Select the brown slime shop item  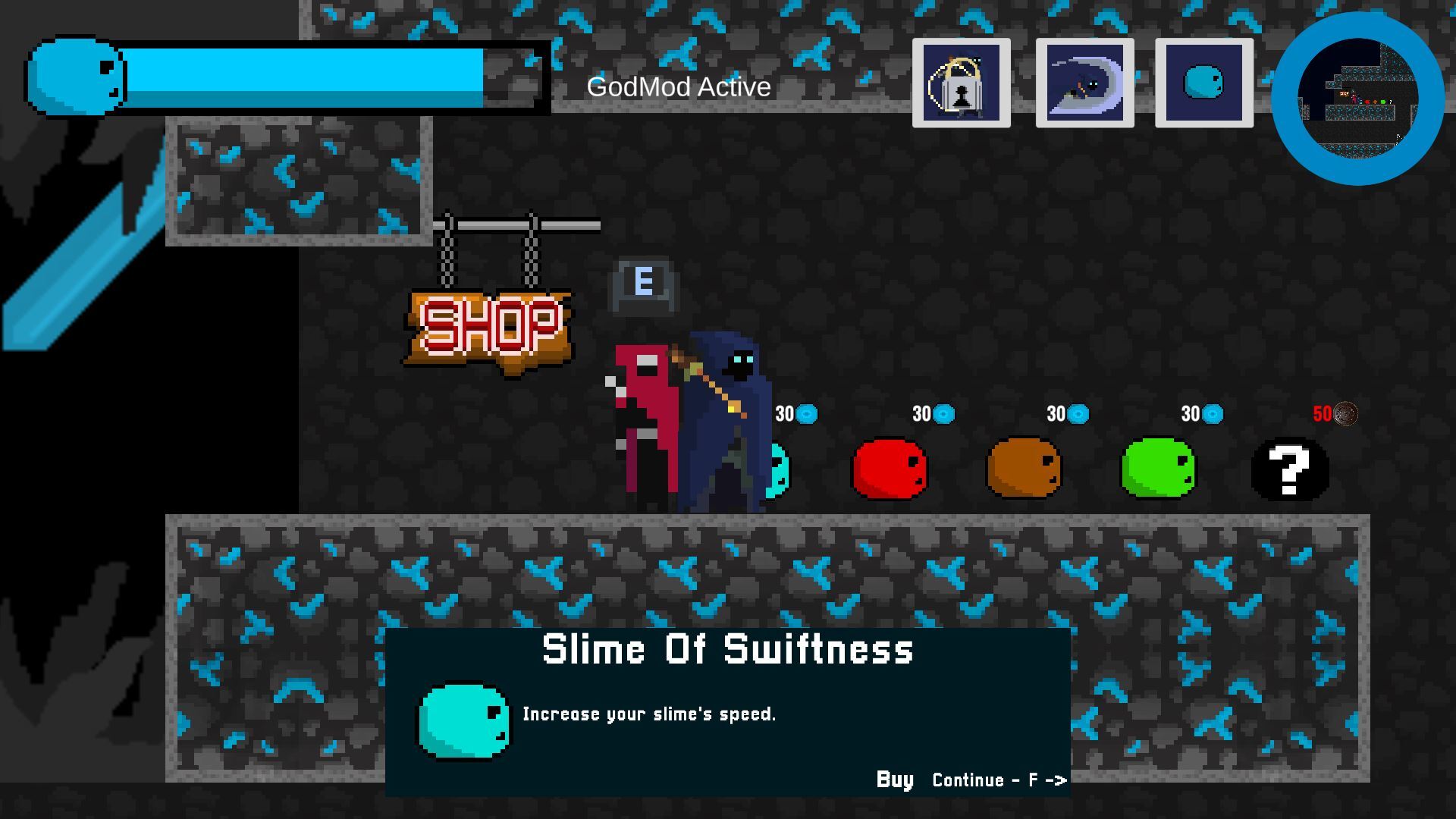click(x=1024, y=468)
